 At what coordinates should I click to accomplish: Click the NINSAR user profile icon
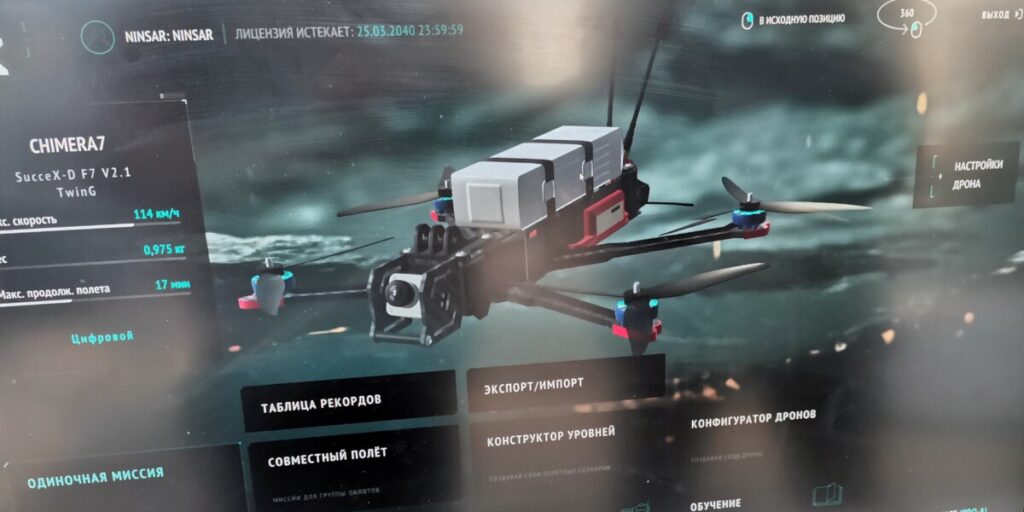(97, 37)
